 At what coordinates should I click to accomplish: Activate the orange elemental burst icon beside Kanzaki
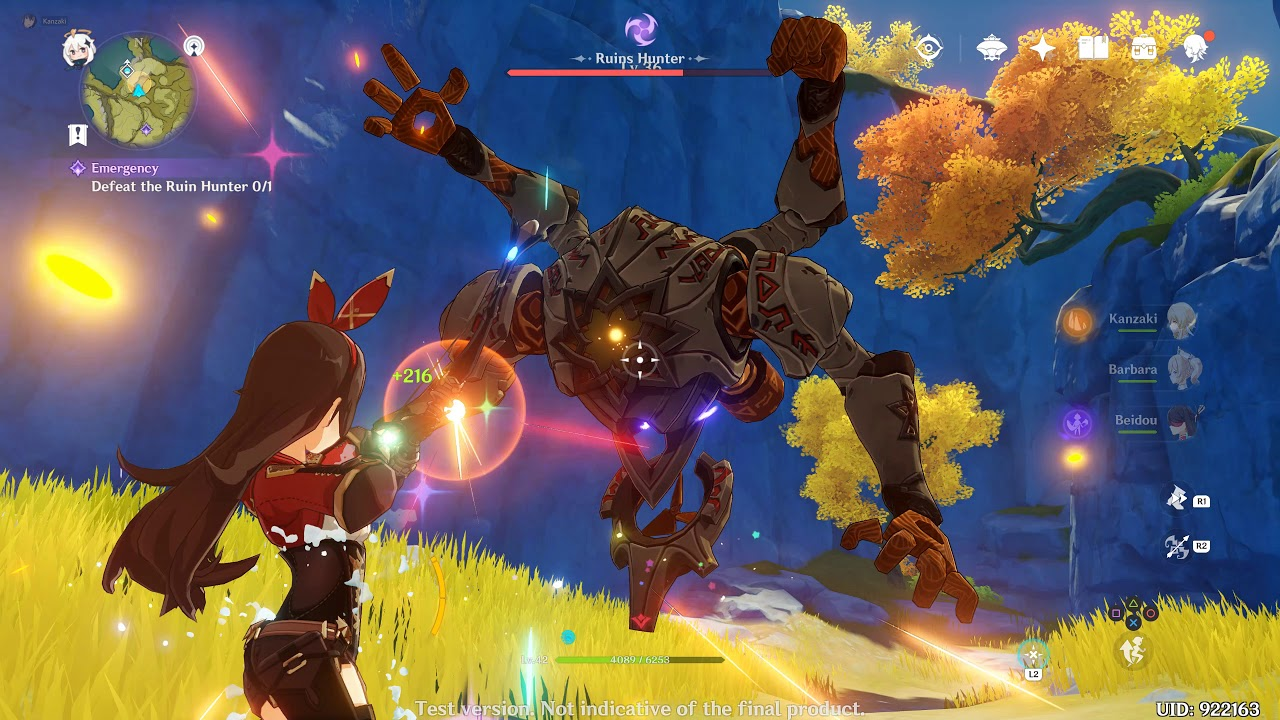[1077, 322]
